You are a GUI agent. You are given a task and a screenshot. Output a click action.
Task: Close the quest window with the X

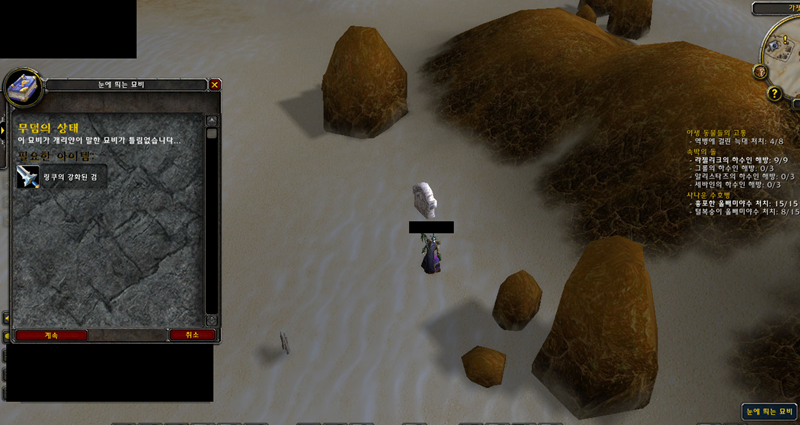click(215, 85)
